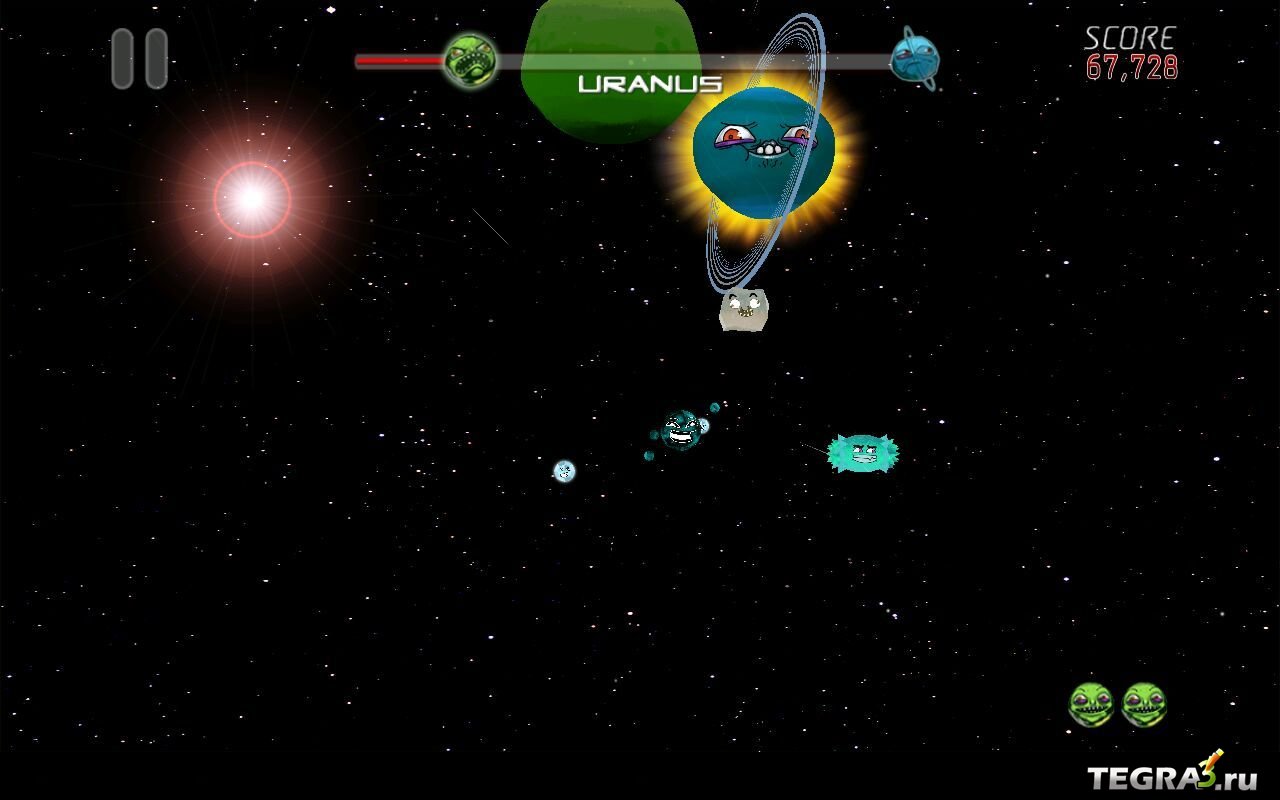Pause the game

tap(139, 59)
